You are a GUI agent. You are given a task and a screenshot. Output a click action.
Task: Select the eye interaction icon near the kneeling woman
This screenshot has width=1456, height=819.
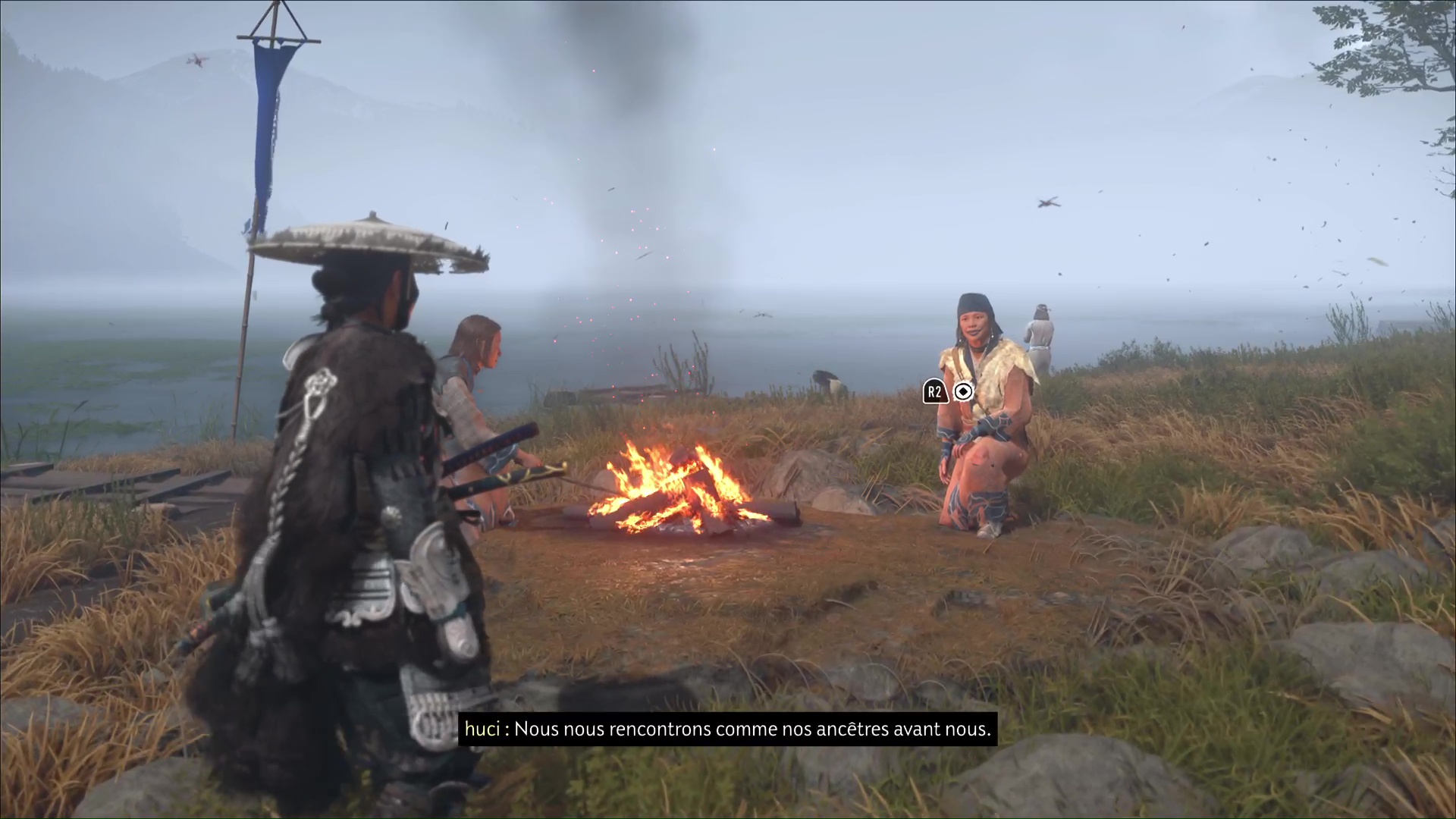(x=963, y=392)
